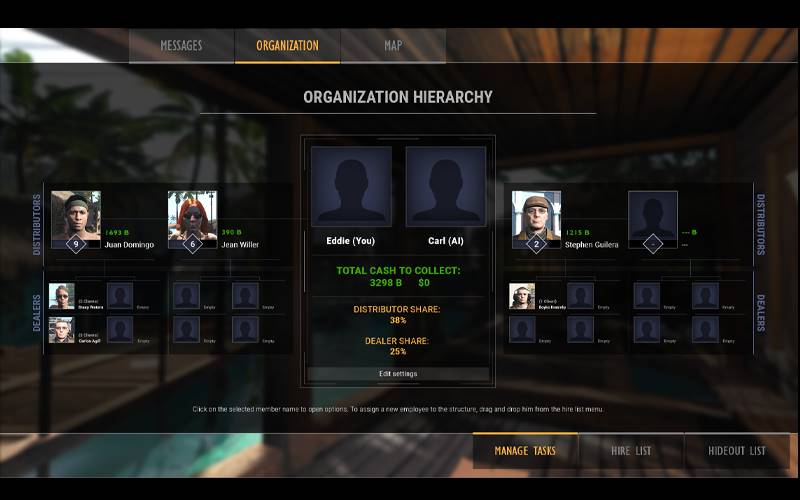
Task: Click the Eddie (You) boss portrait
Action: pos(351,186)
